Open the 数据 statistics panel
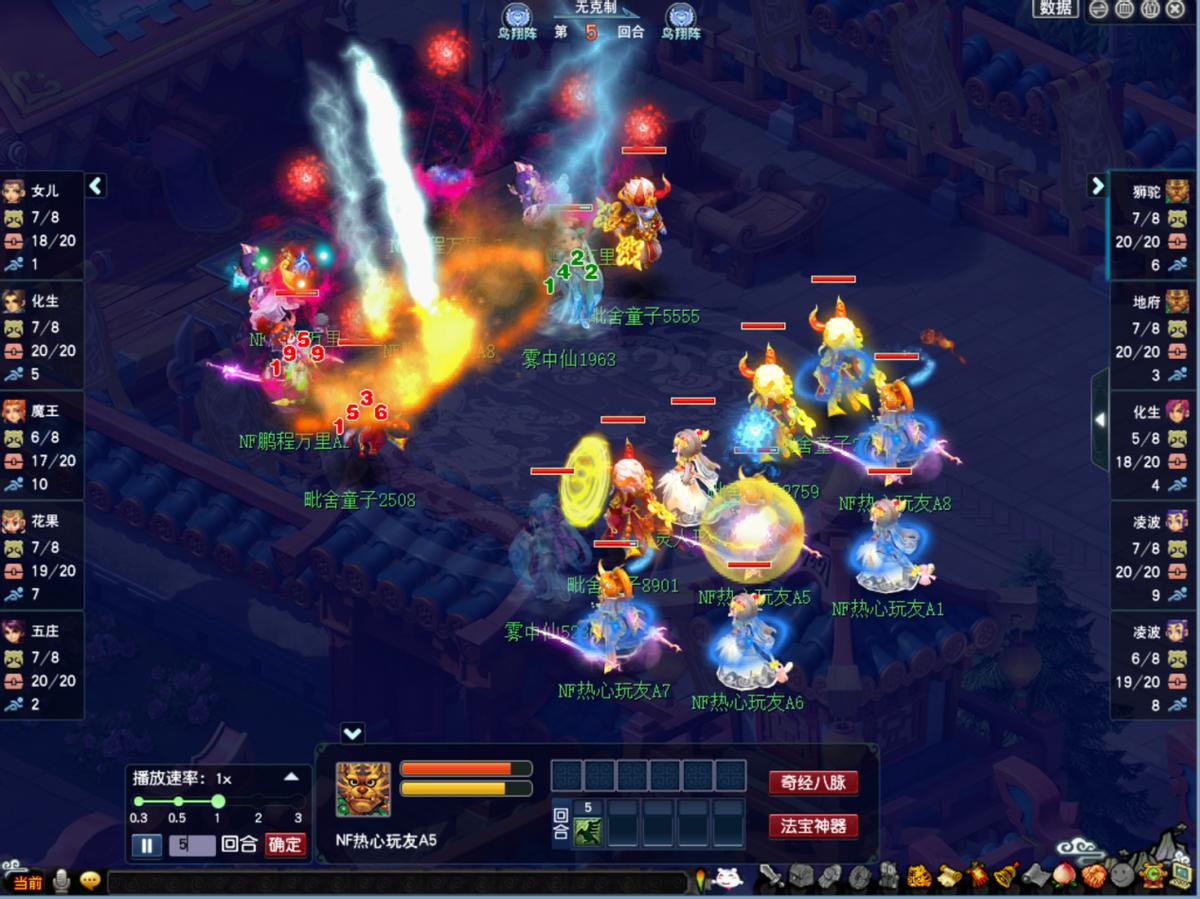Screen dimensions: 1200x899 pyautogui.click(x=1055, y=9)
